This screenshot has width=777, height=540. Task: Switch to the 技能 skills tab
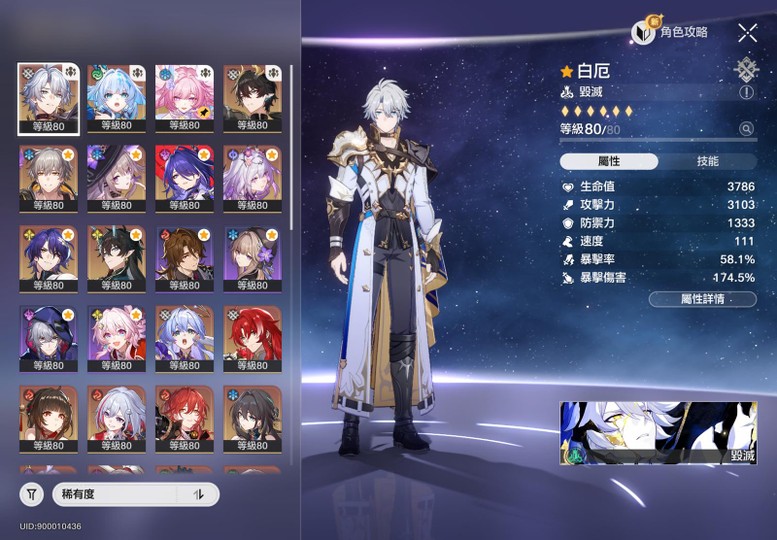(707, 161)
